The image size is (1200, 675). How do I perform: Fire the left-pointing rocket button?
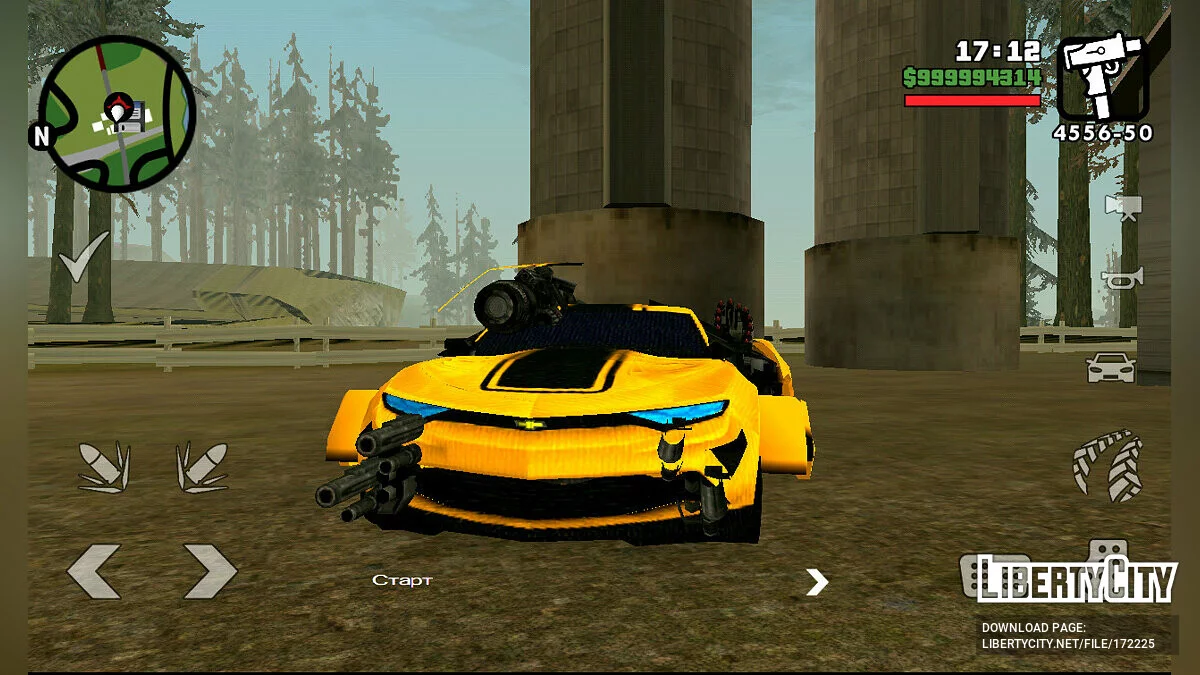[104, 467]
